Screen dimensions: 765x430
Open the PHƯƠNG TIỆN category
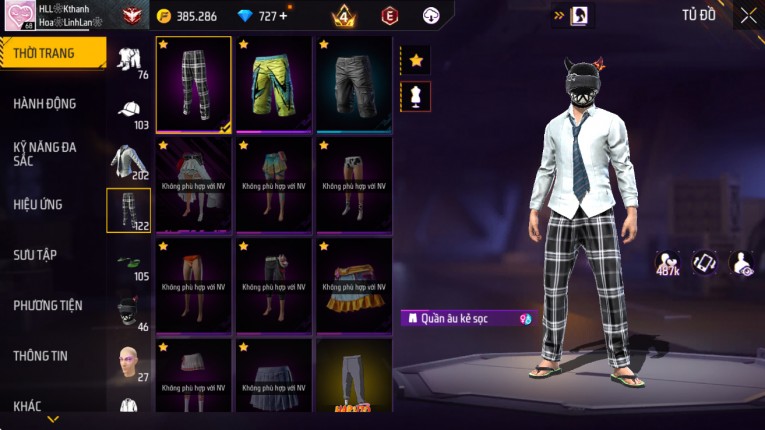tap(48, 305)
